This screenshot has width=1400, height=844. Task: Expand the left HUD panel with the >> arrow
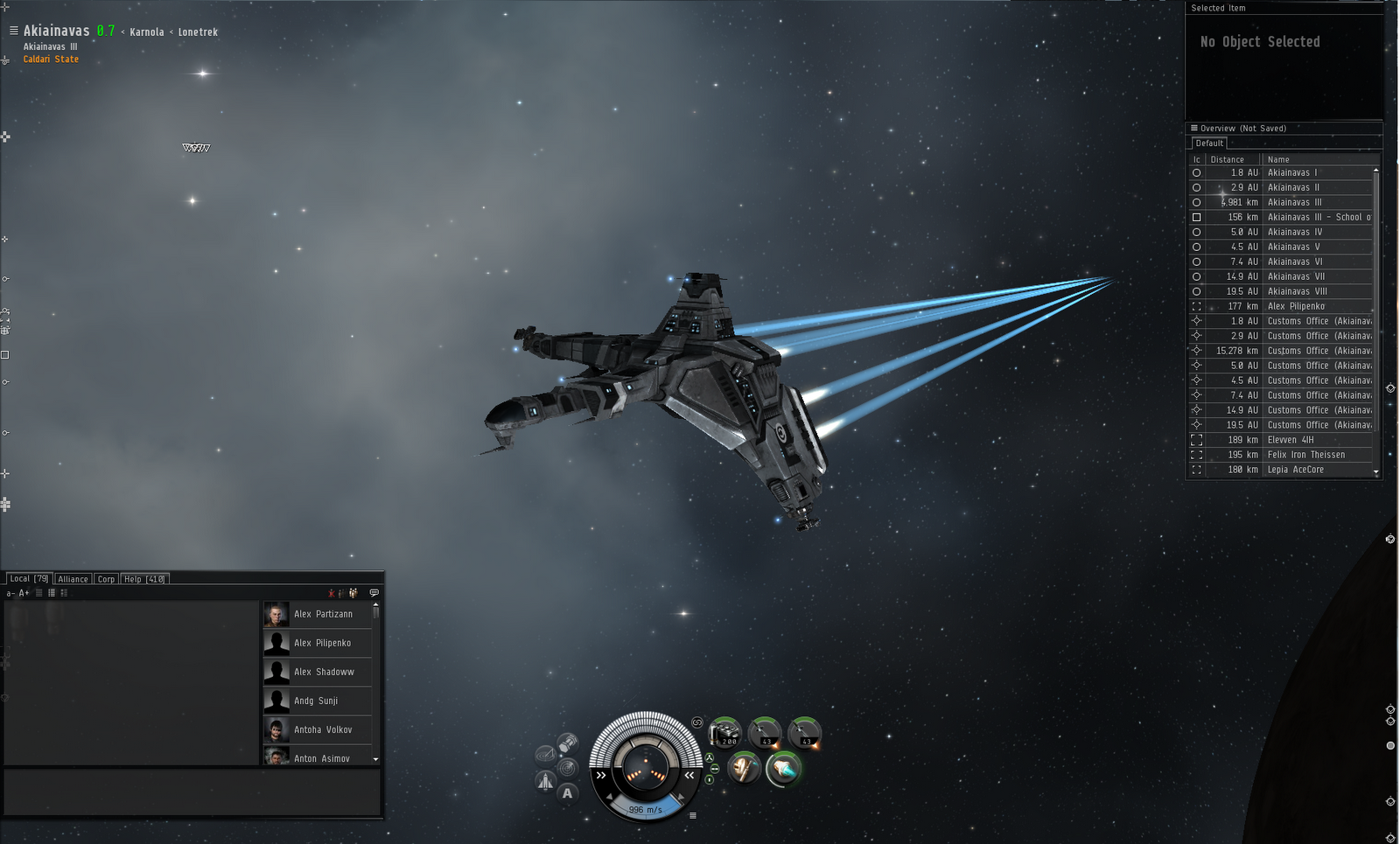point(601,775)
